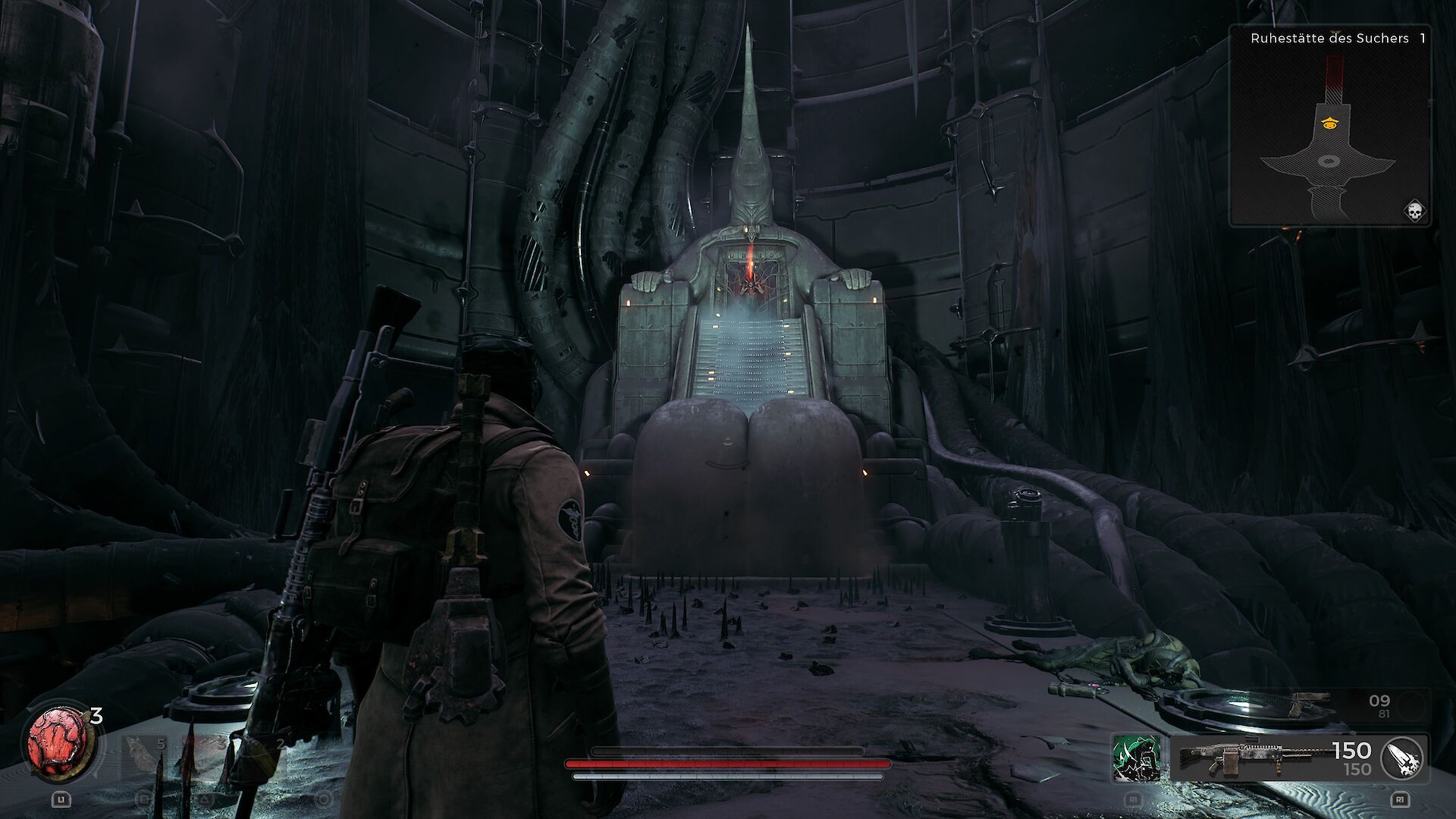Click the yellow player marker on minimap
The height and width of the screenshot is (819, 1456).
click(1329, 123)
